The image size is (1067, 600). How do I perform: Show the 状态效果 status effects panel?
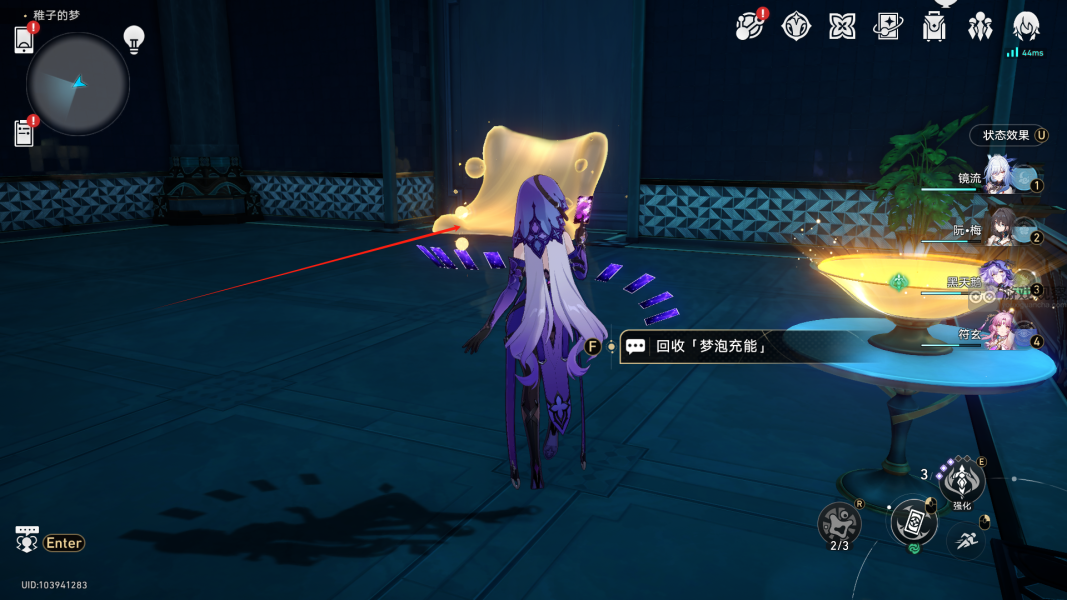coord(1008,135)
